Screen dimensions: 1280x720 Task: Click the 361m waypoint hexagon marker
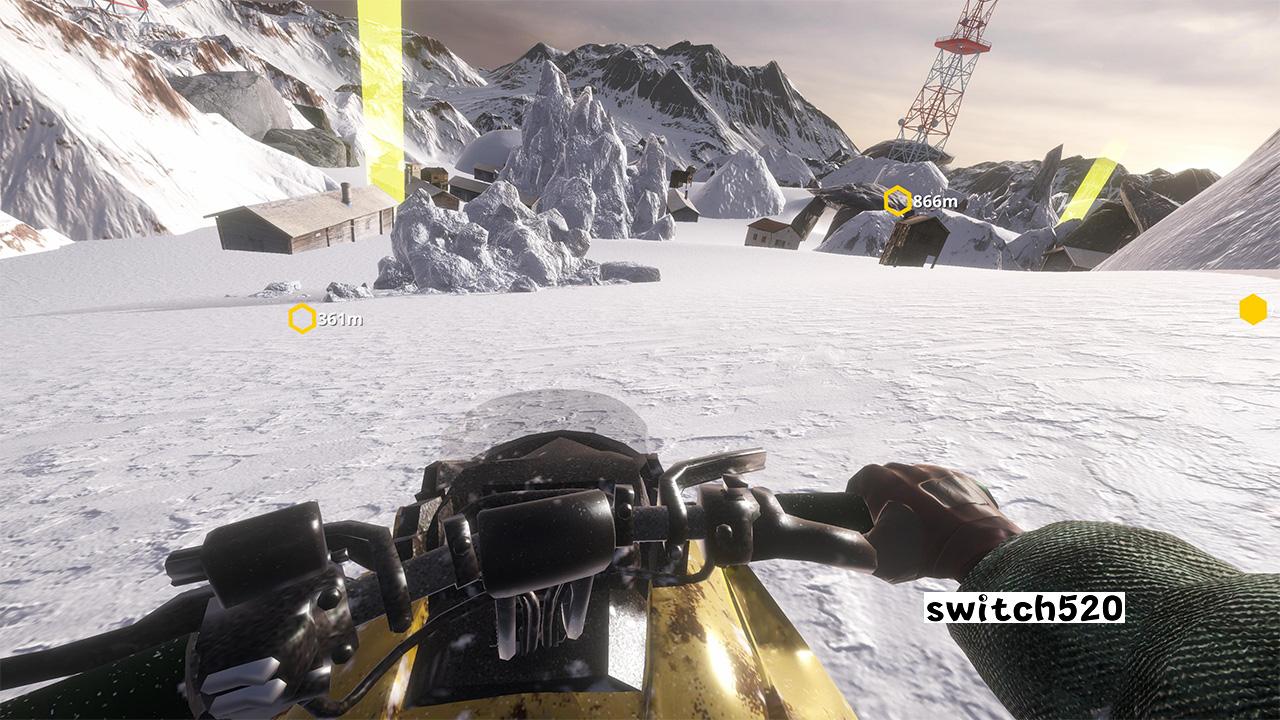coord(302,320)
